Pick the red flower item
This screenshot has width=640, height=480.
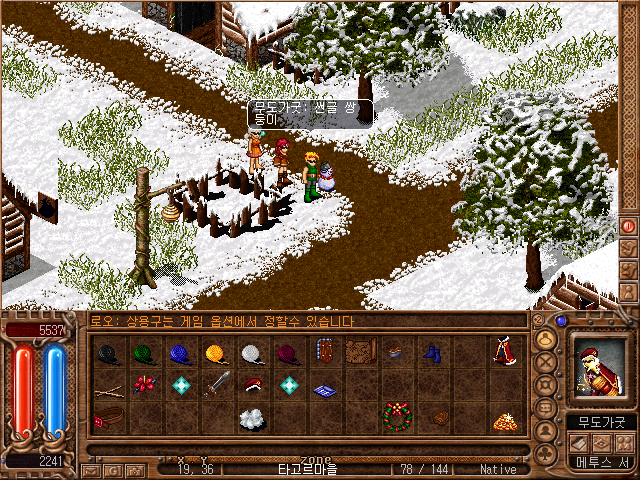click(x=143, y=385)
